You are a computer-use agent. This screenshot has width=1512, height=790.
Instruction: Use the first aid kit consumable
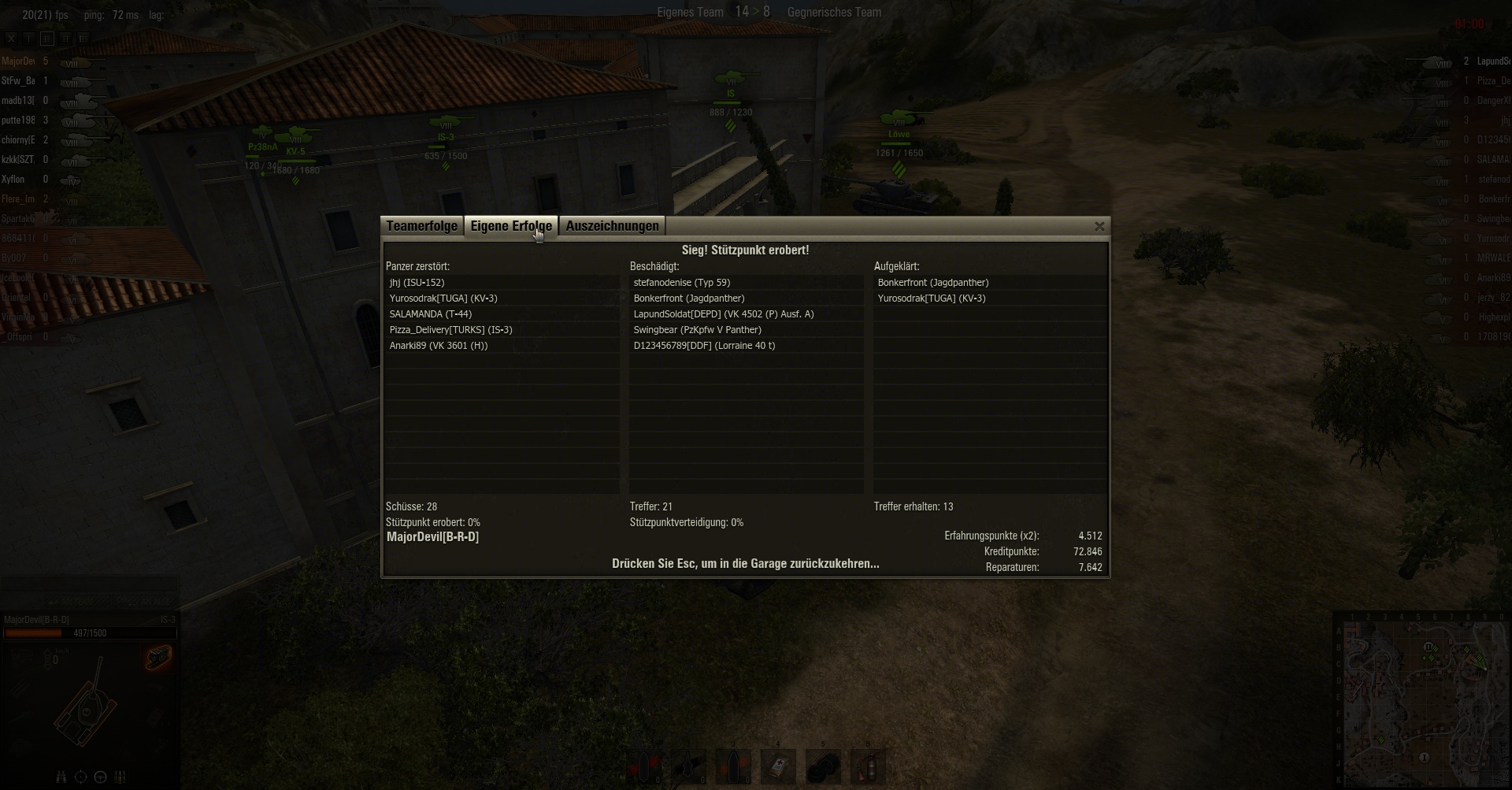pyautogui.click(x=778, y=766)
